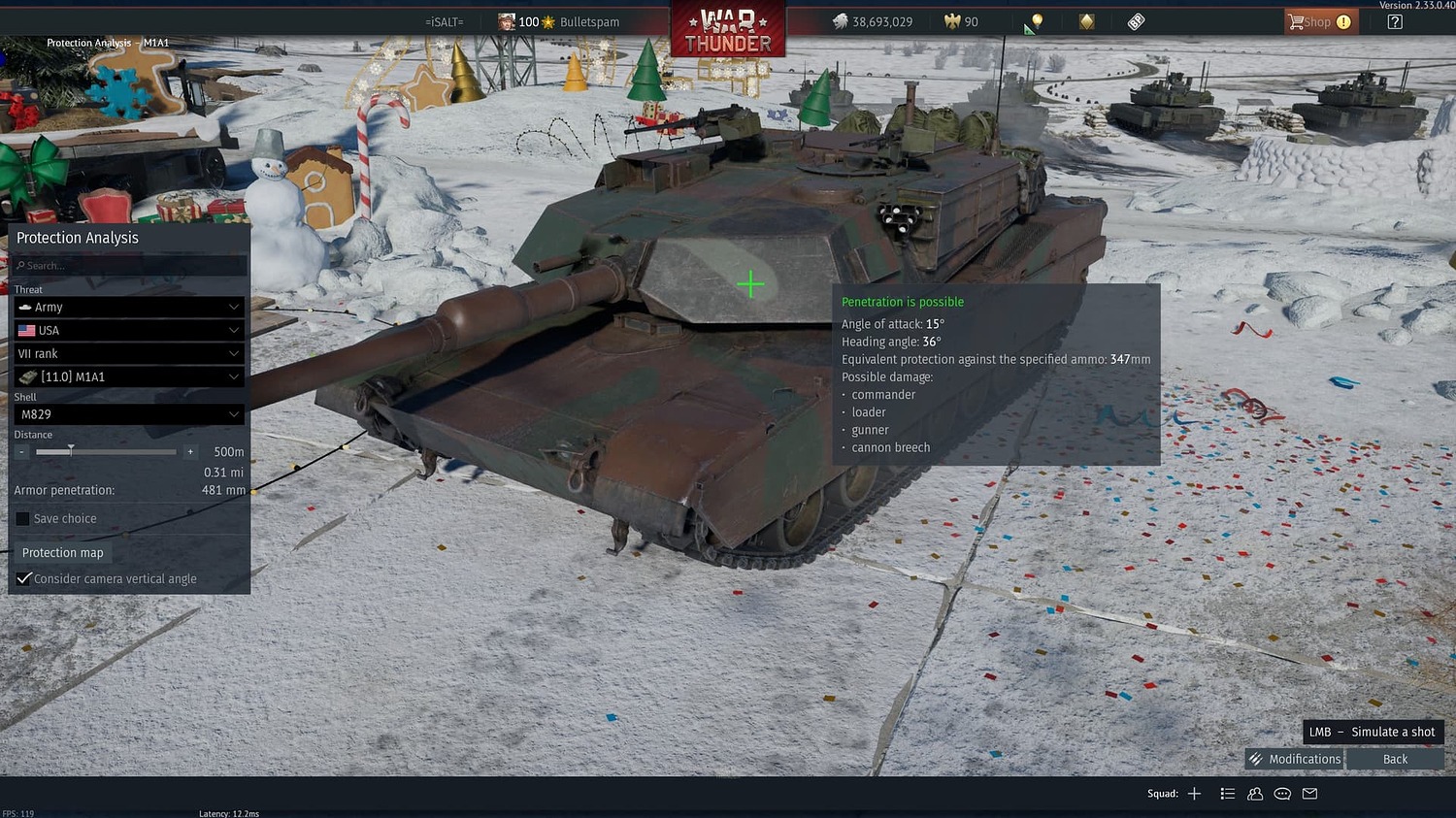Click the silver lions currency icon
The height and width of the screenshot is (818, 1456).
click(839, 20)
